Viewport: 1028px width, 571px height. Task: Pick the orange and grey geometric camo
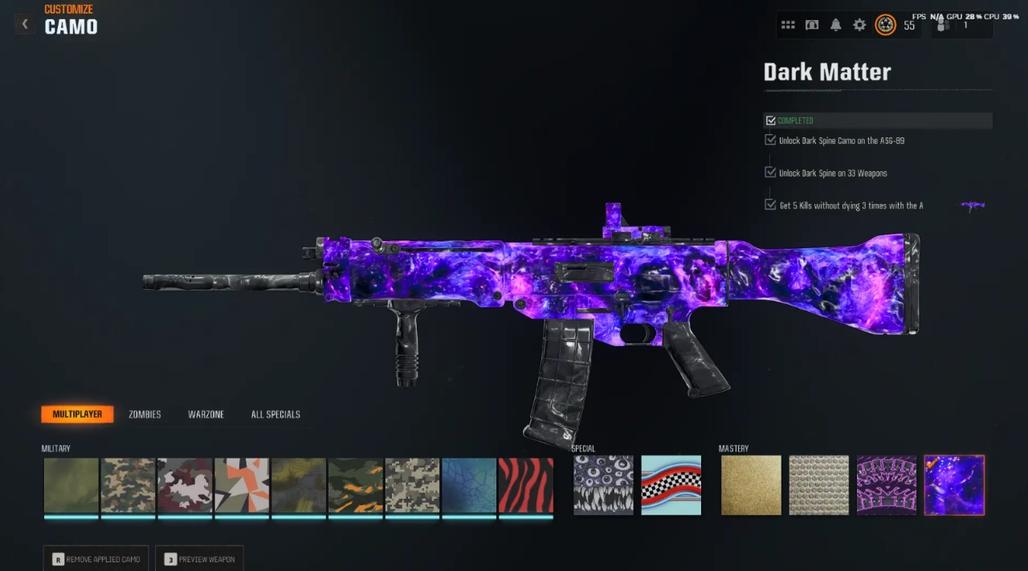tap(241, 486)
